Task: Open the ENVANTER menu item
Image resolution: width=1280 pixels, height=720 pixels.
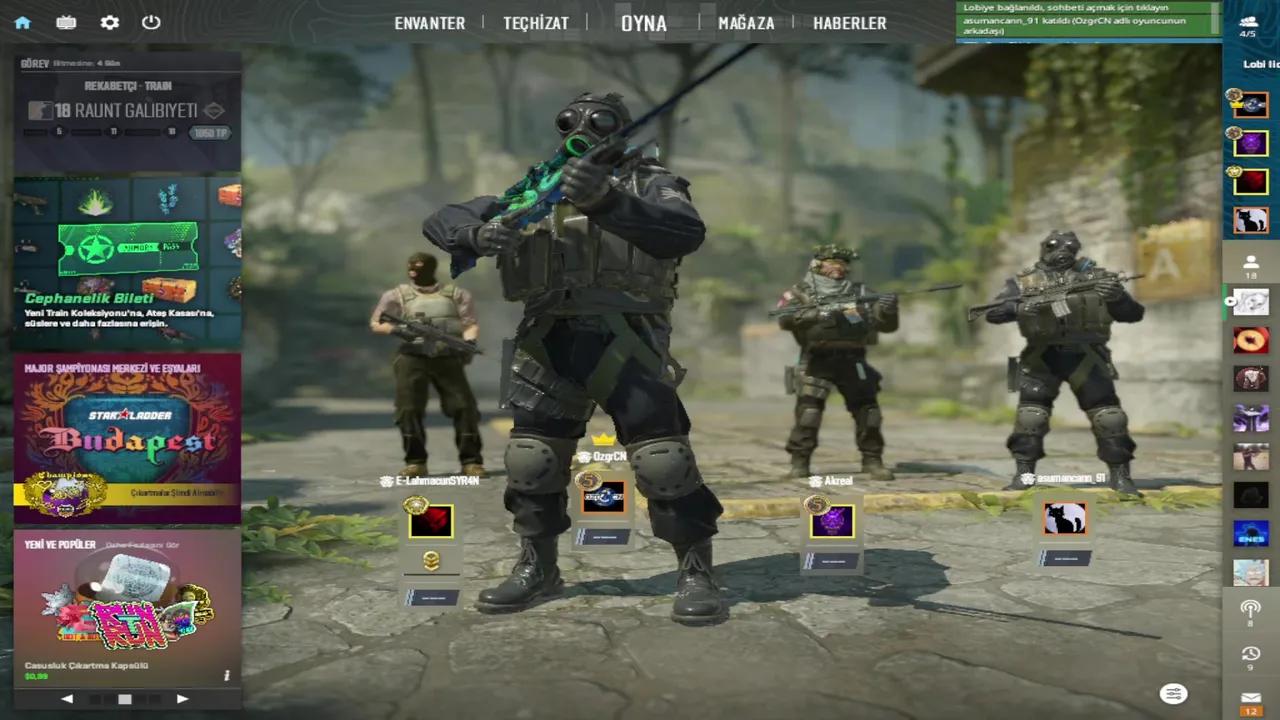Action: click(x=429, y=23)
